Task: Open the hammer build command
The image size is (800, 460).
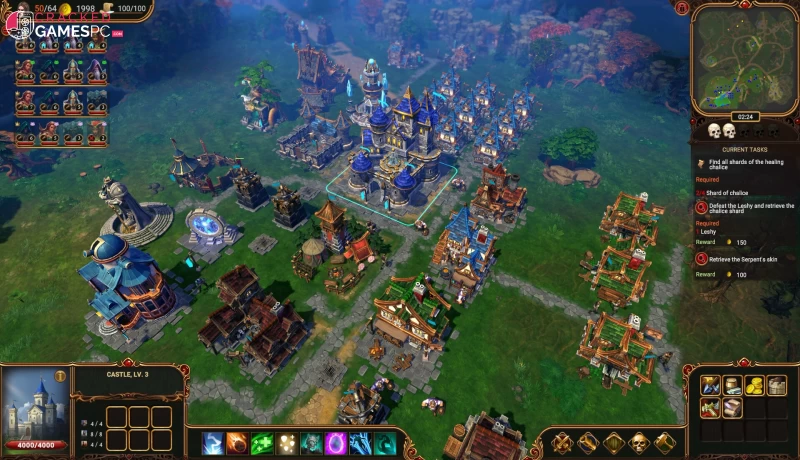Action: [x=664, y=443]
